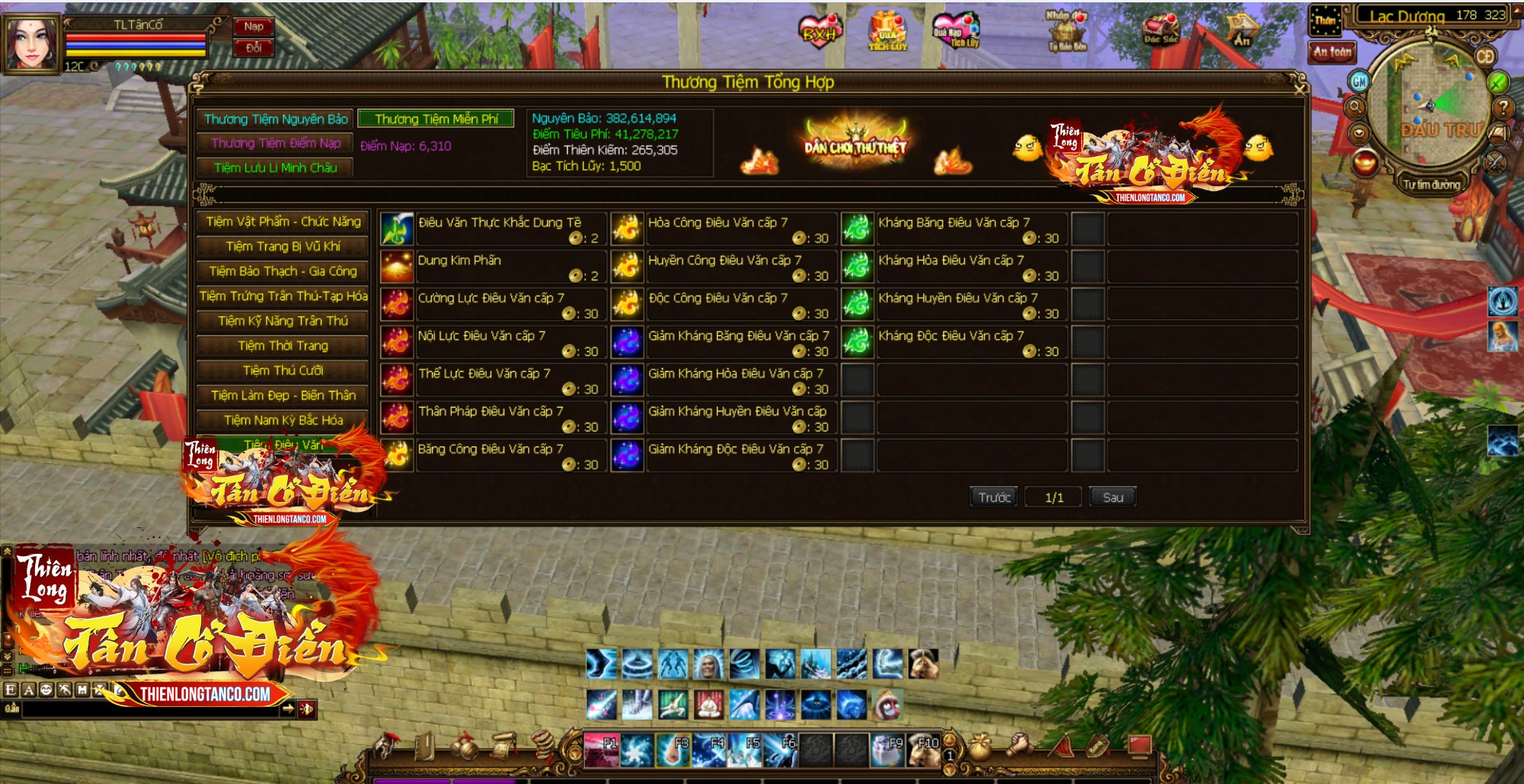This screenshot has width=1524, height=784.
Task: Open Tiệm Lưu Li Minh Châu tab
Action: (275, 168)
